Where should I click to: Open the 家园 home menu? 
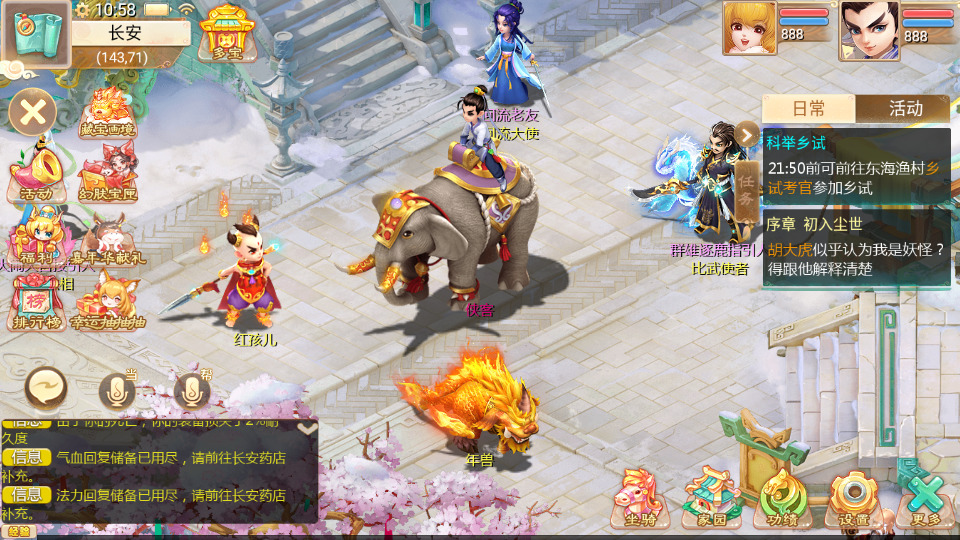tap(711, 498)
